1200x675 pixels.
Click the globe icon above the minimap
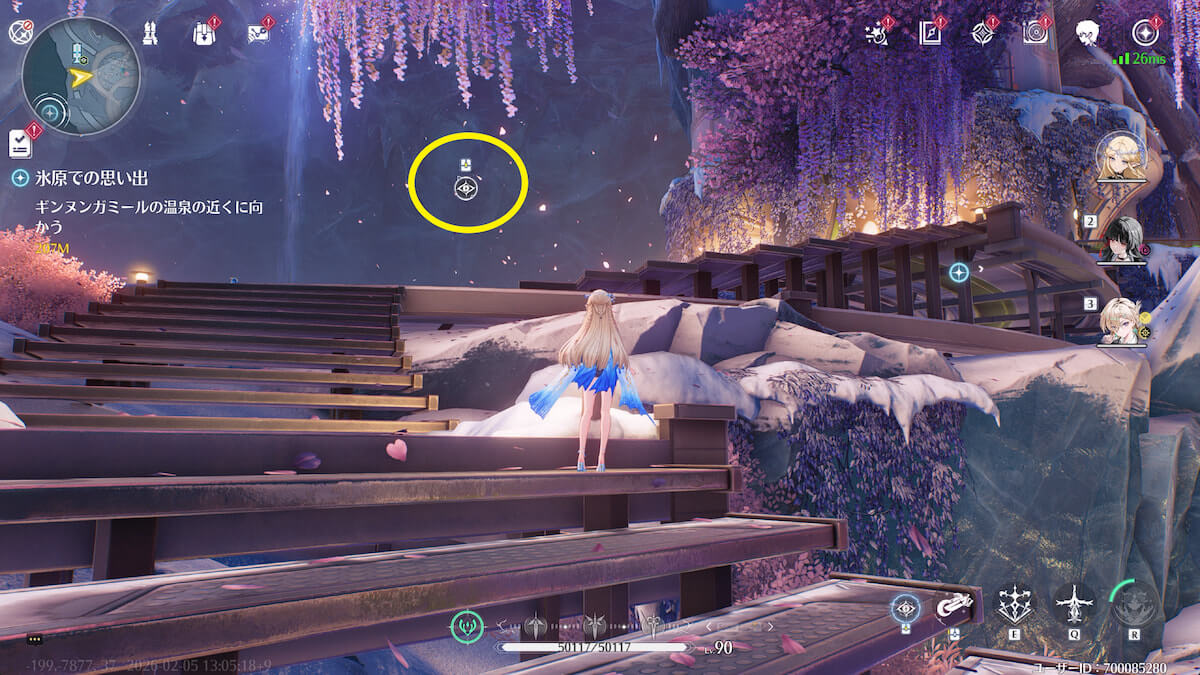point(20,32)
